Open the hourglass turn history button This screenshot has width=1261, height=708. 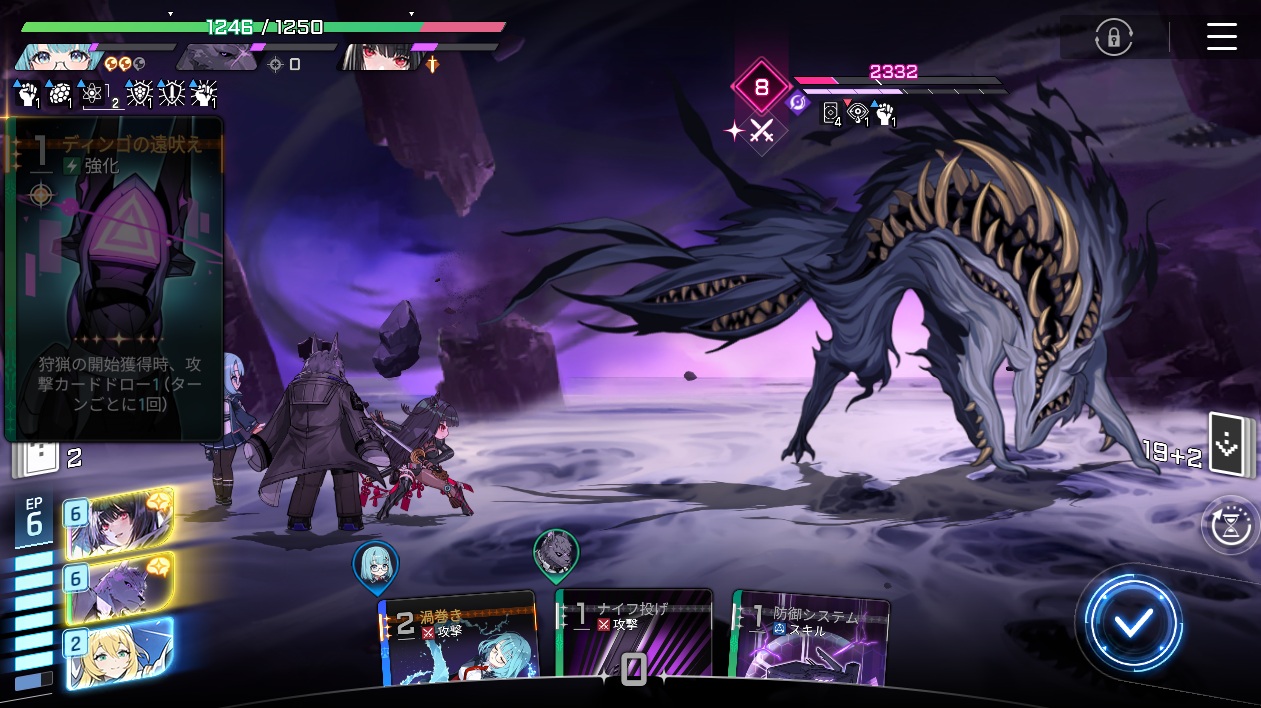(x=1230, y=526)
